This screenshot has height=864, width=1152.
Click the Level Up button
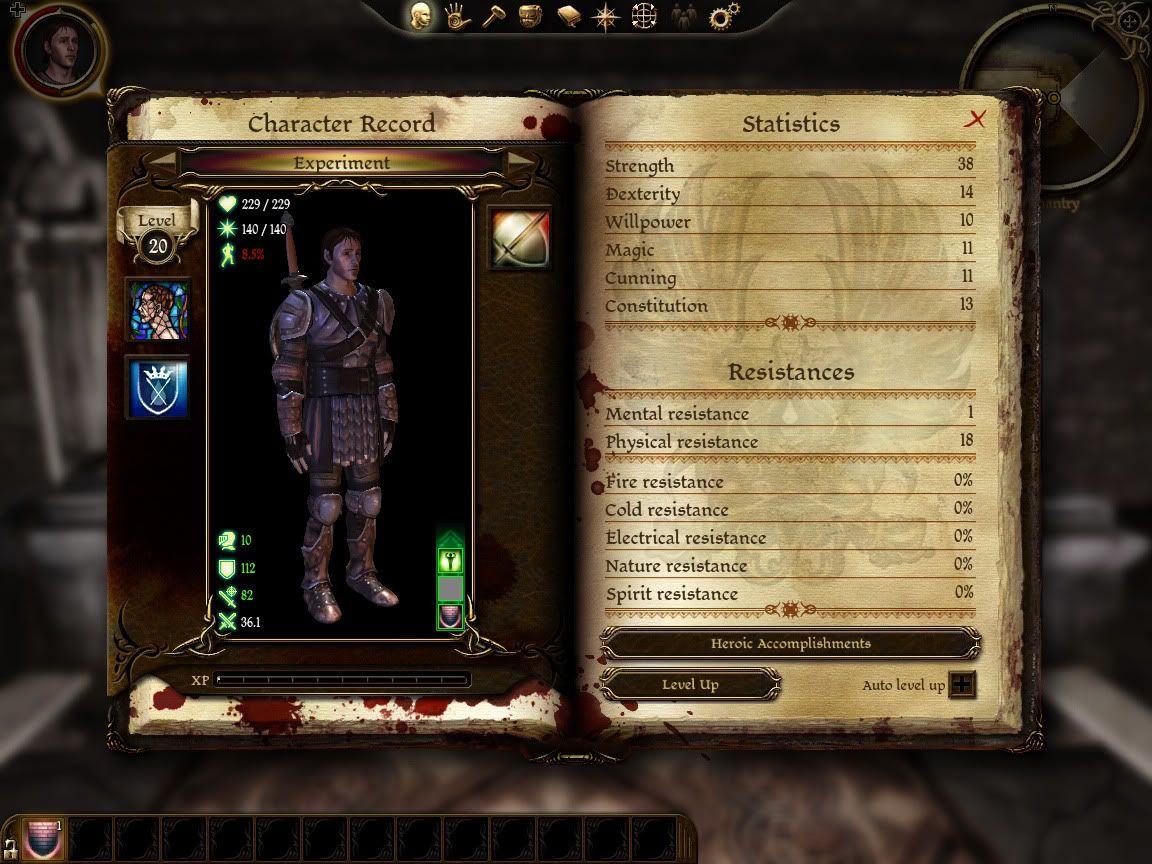[690, 685]
